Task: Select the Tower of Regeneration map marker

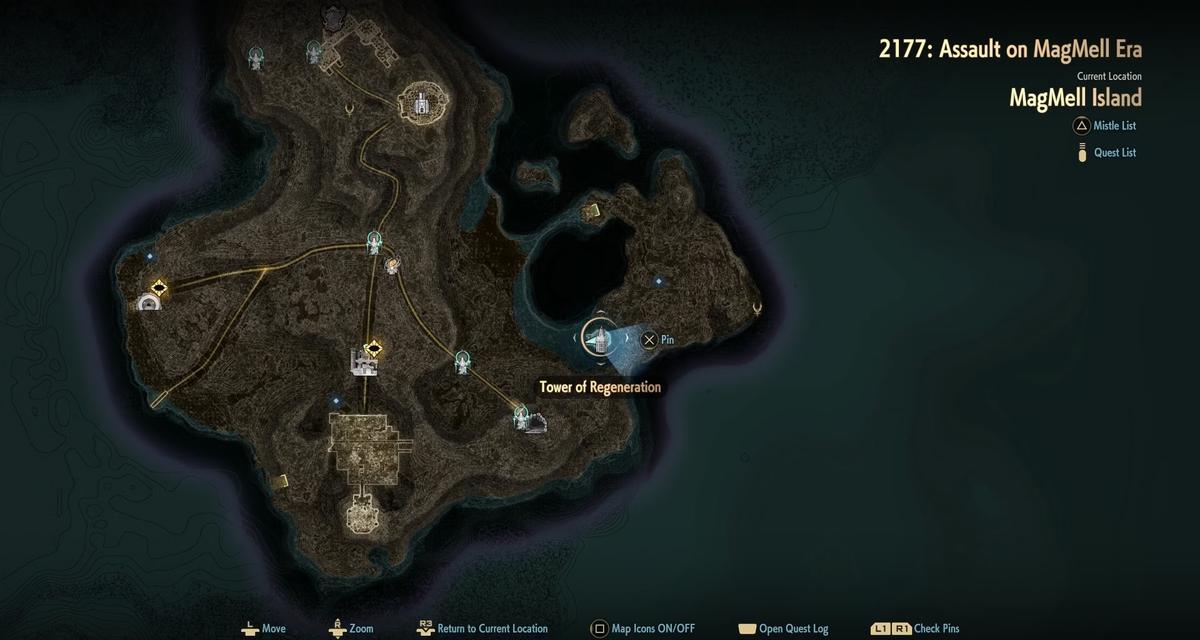Action: (x=598, y=339)
